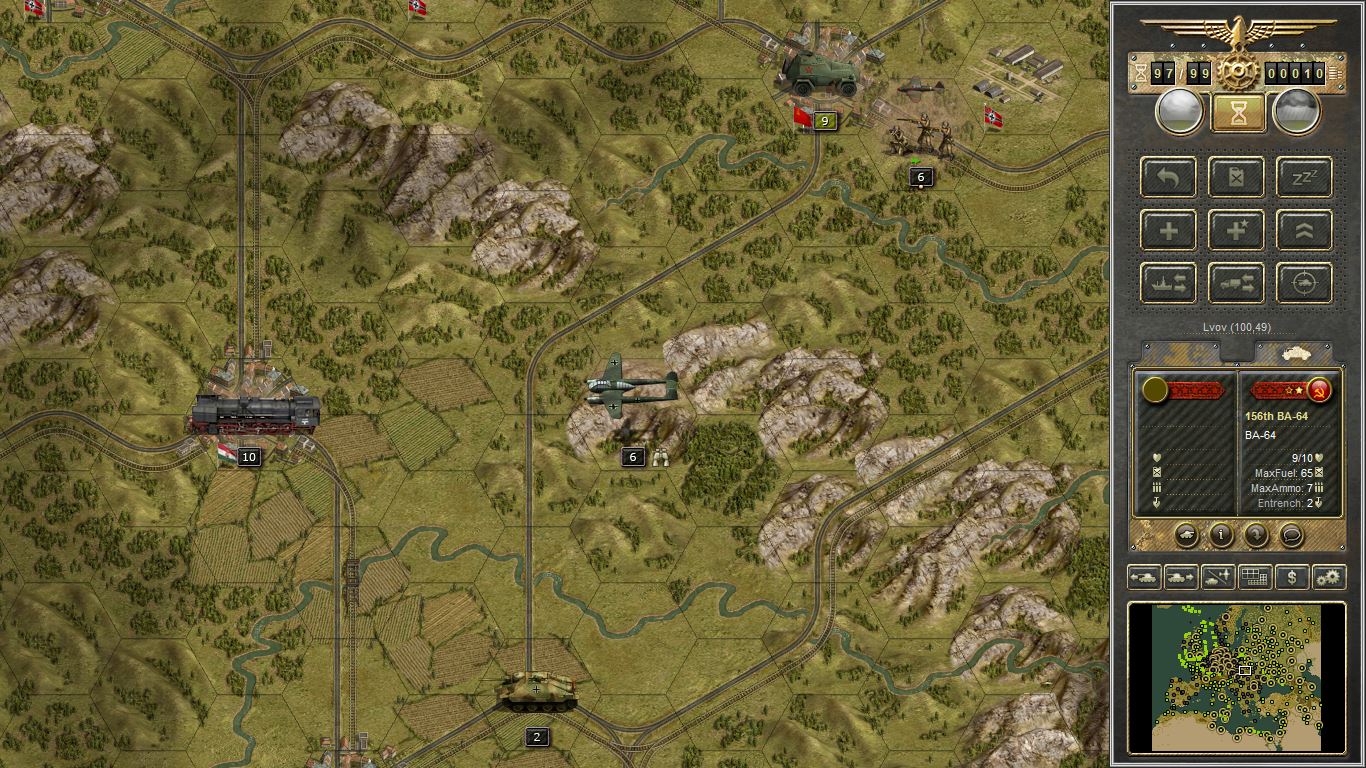1366x768 pixels.
Task: Click the speech bubble message button
Action: click(x=1292, y=535)
